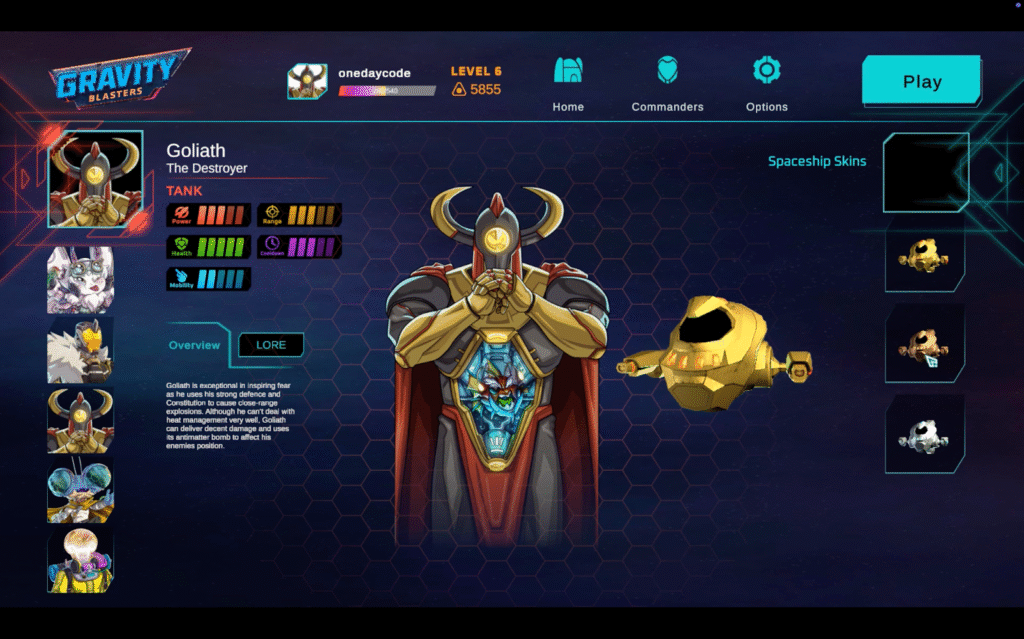This screenshot has width=1024, height=639.
Task: Select the empty black spaceship skin slot
Action: coord(925,172)
